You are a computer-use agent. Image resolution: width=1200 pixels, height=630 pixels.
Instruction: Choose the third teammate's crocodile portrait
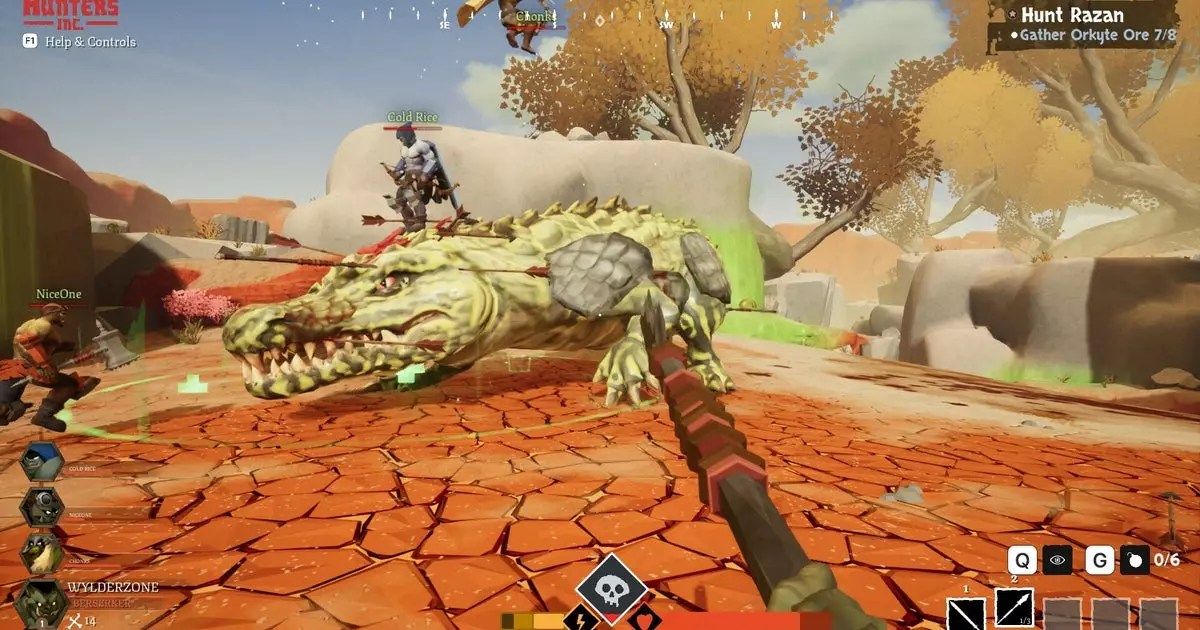click(x=42, y=553)
